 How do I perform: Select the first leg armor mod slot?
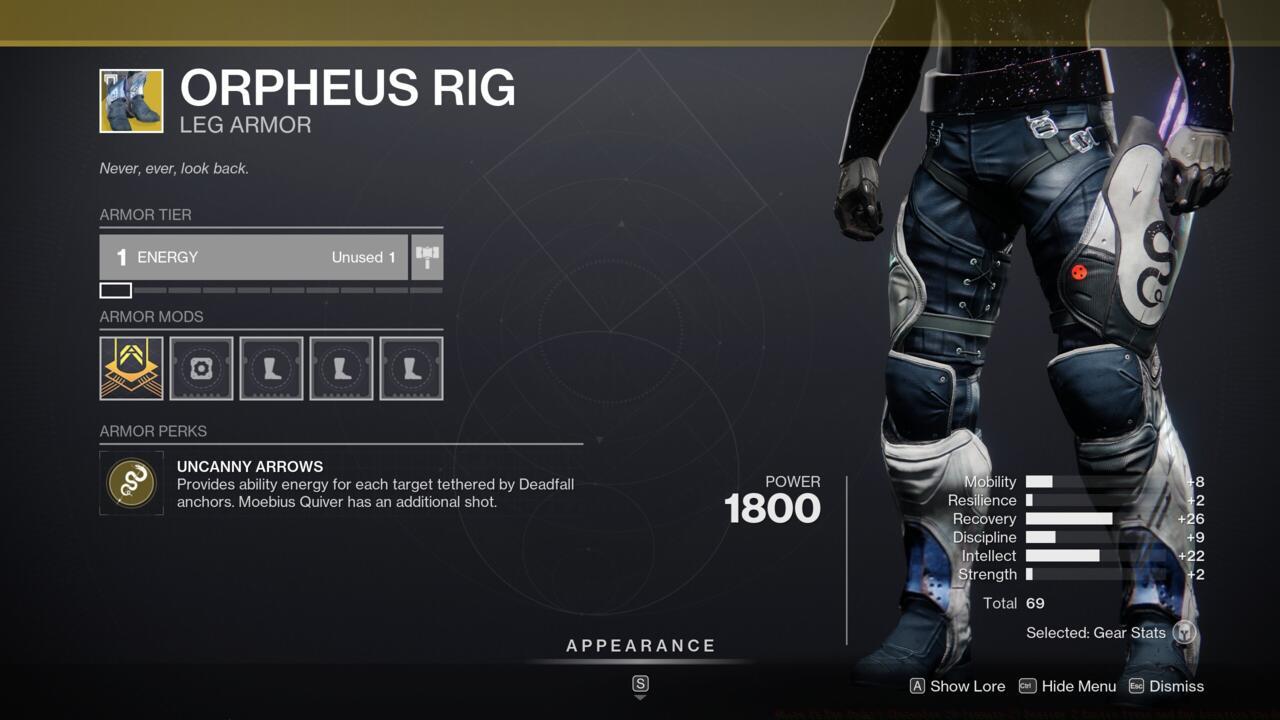coord(271,368)
